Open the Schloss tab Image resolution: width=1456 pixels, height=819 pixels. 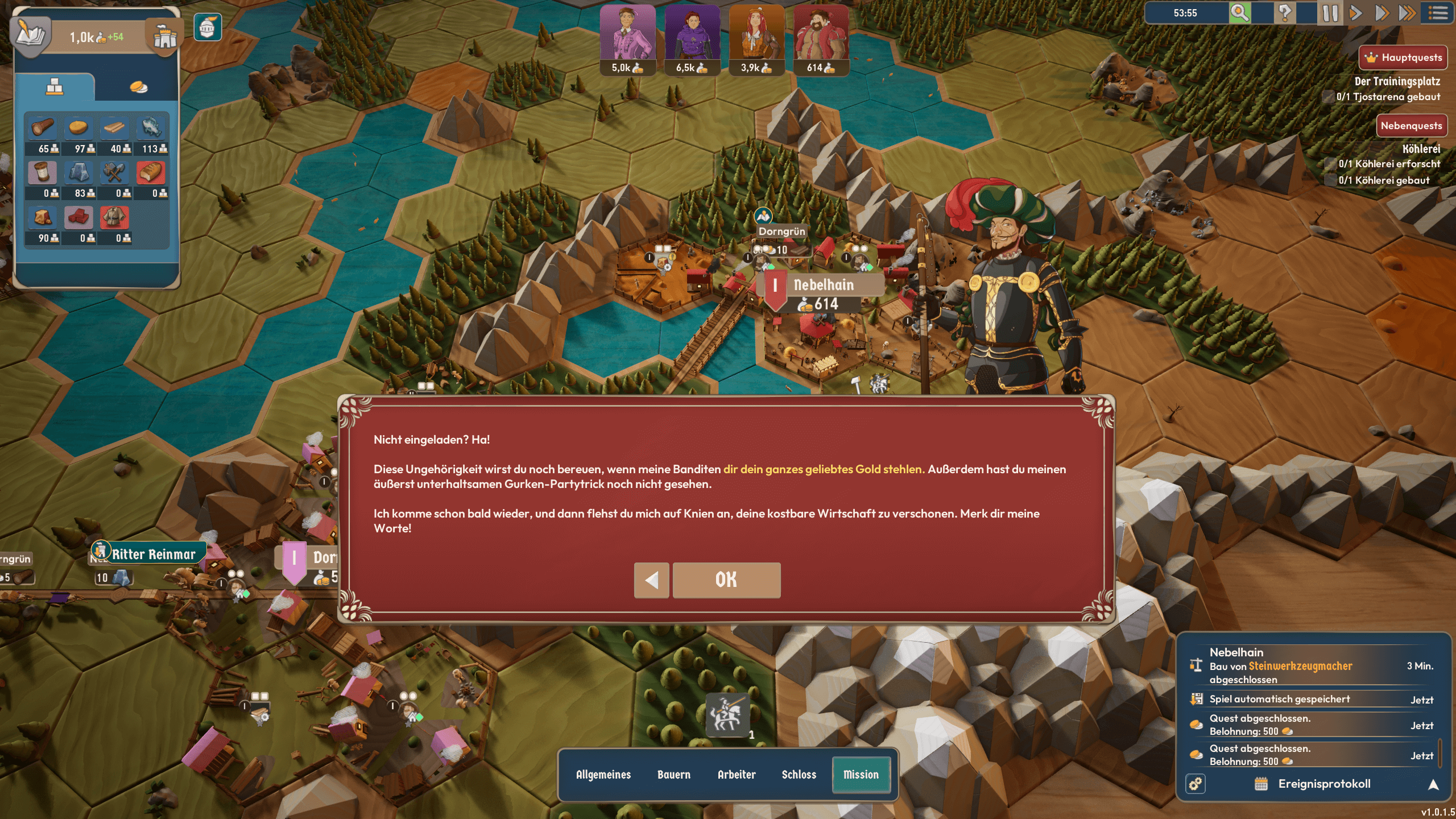pos(799,775)
